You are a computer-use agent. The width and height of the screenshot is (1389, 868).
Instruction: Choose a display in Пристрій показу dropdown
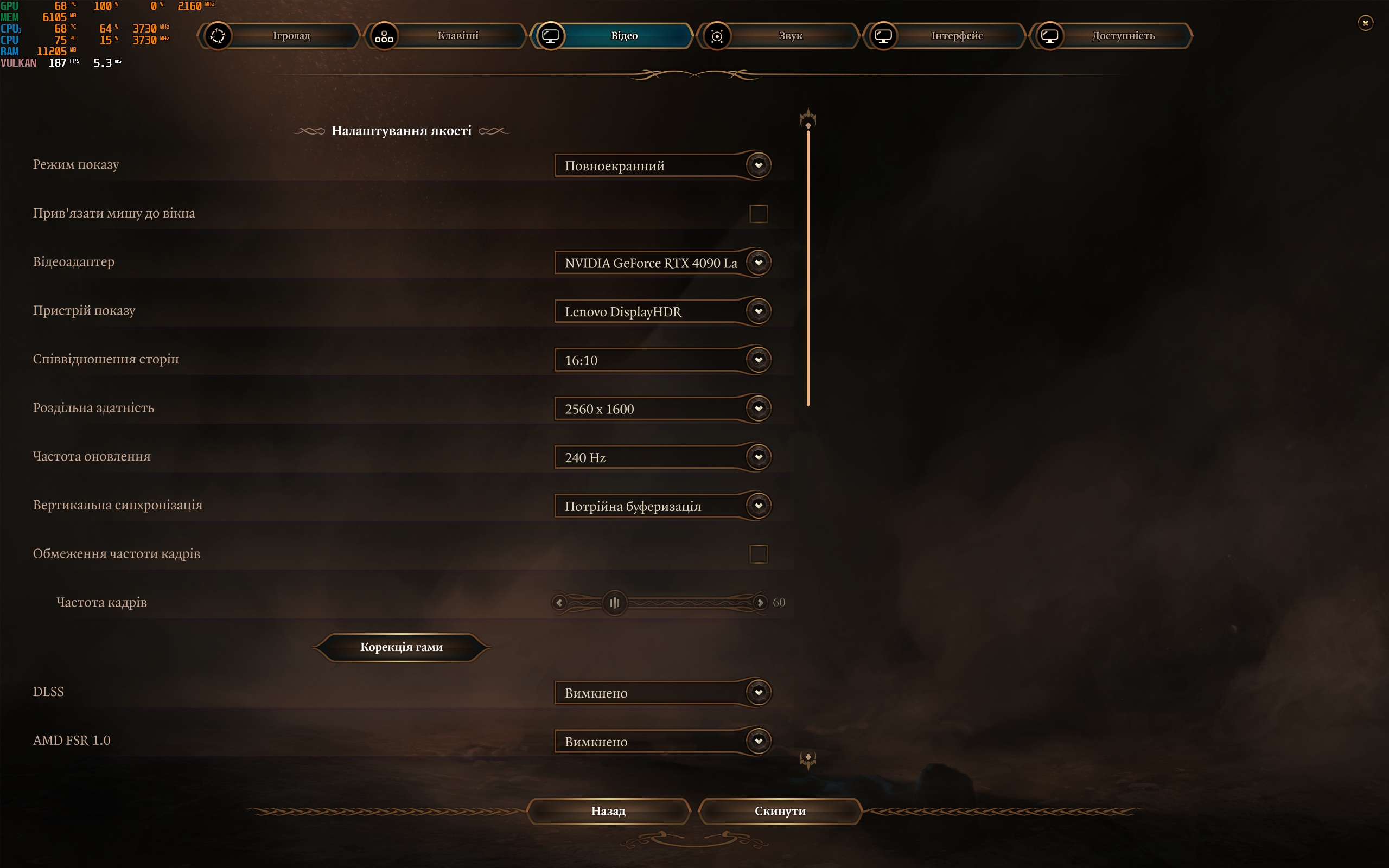pyautogui.click(x=662, y=311)
